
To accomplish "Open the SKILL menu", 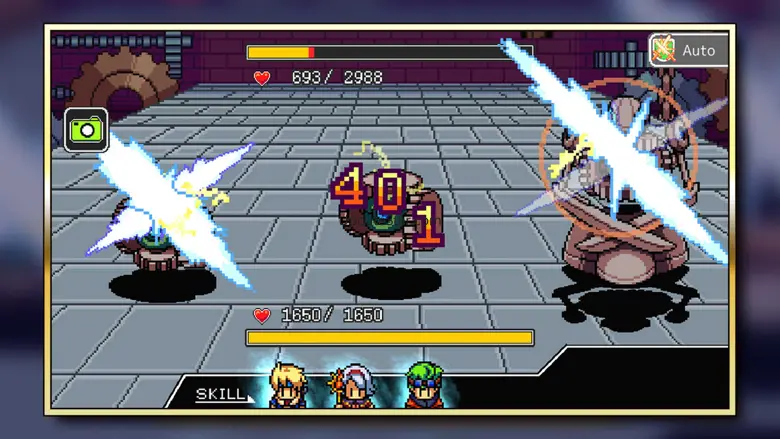I will click(220, 394).
